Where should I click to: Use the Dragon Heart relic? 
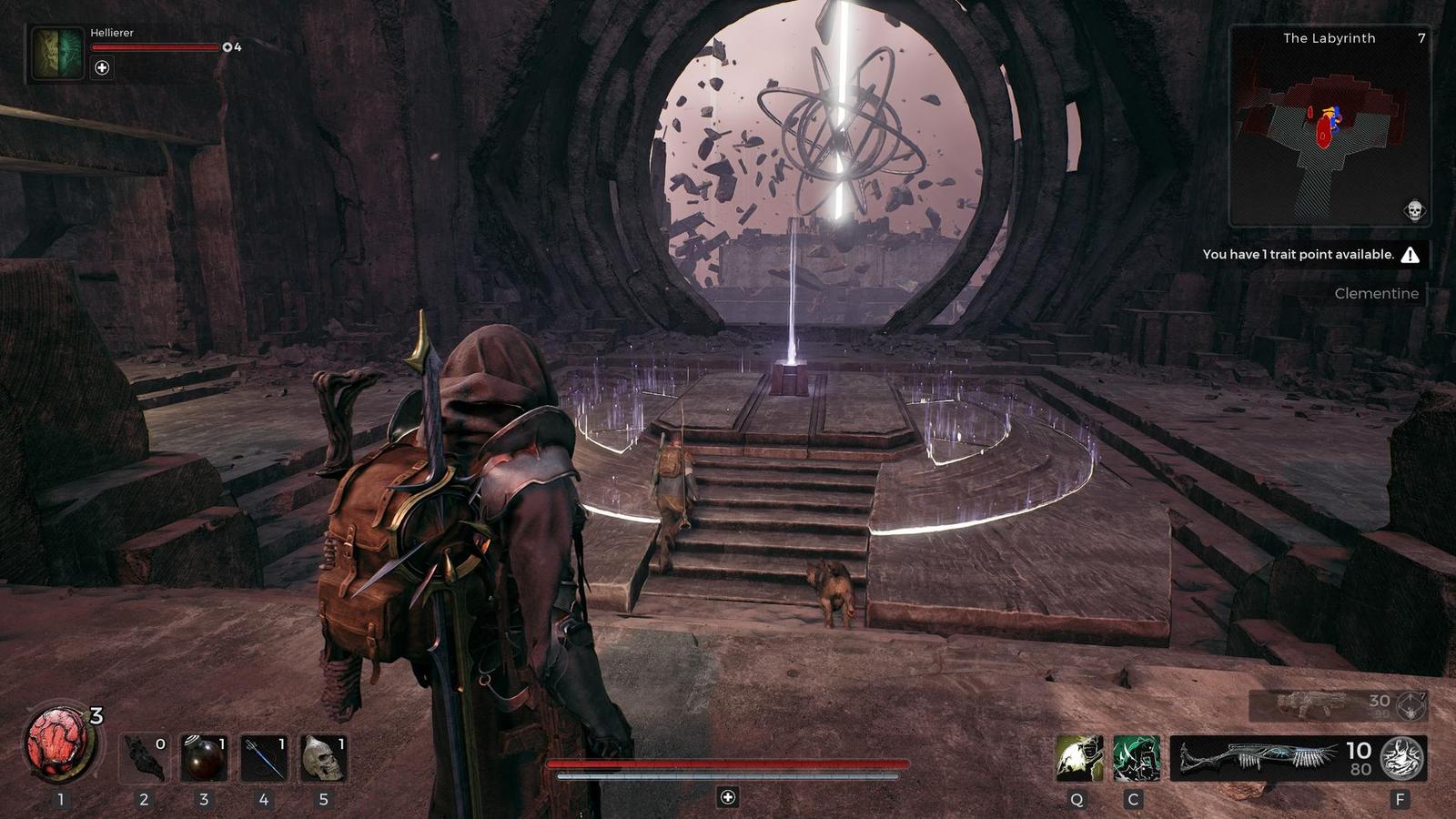(60, 746)
